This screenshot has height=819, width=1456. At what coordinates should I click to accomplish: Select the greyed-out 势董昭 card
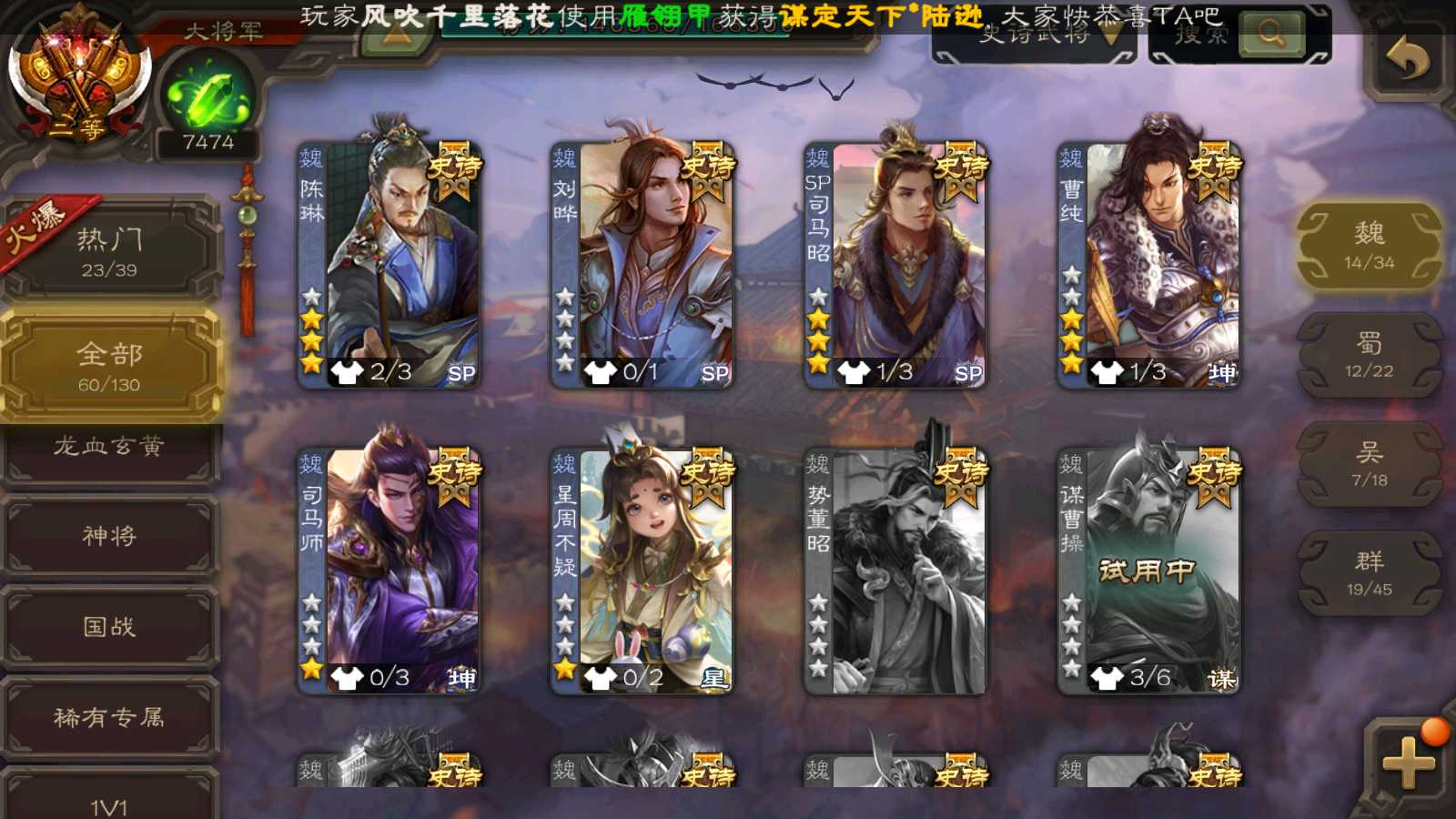(x=895, y=571)
